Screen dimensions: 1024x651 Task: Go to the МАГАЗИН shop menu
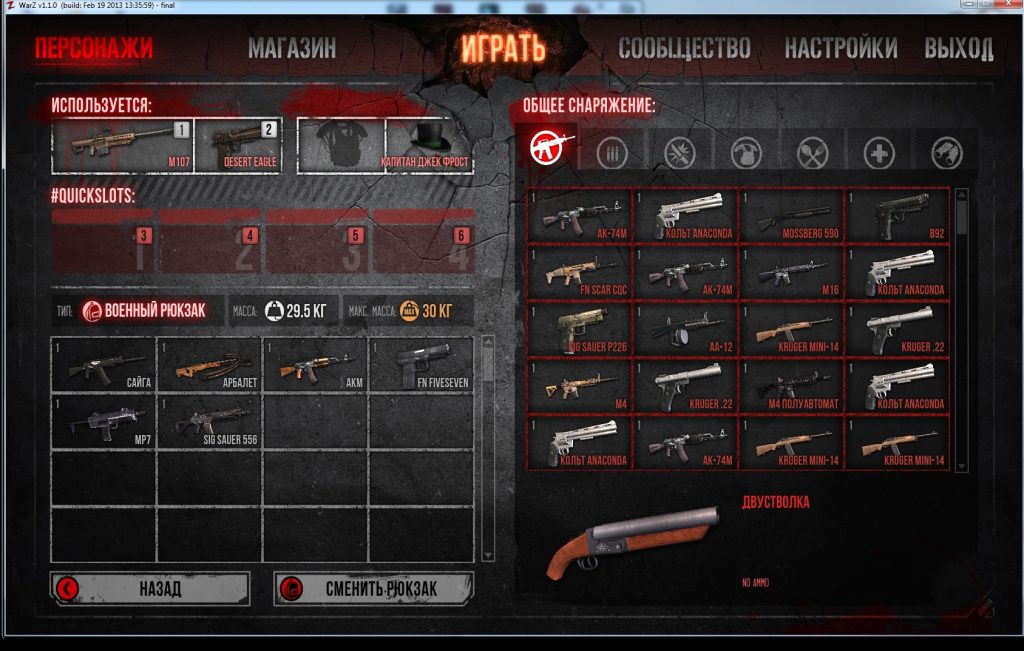(292, 47)
